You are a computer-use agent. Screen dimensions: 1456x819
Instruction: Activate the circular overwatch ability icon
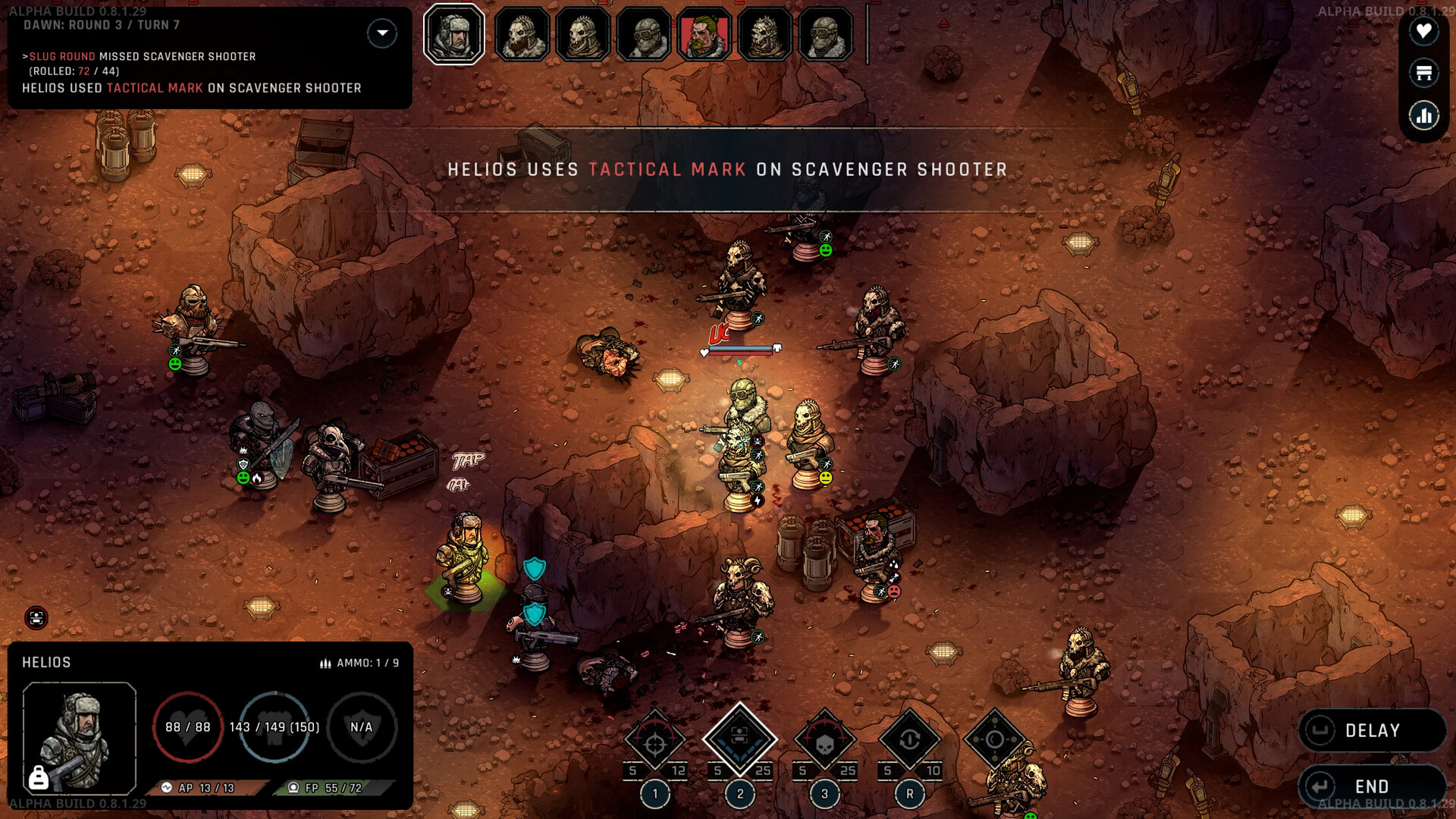click(x=994, y=739)
